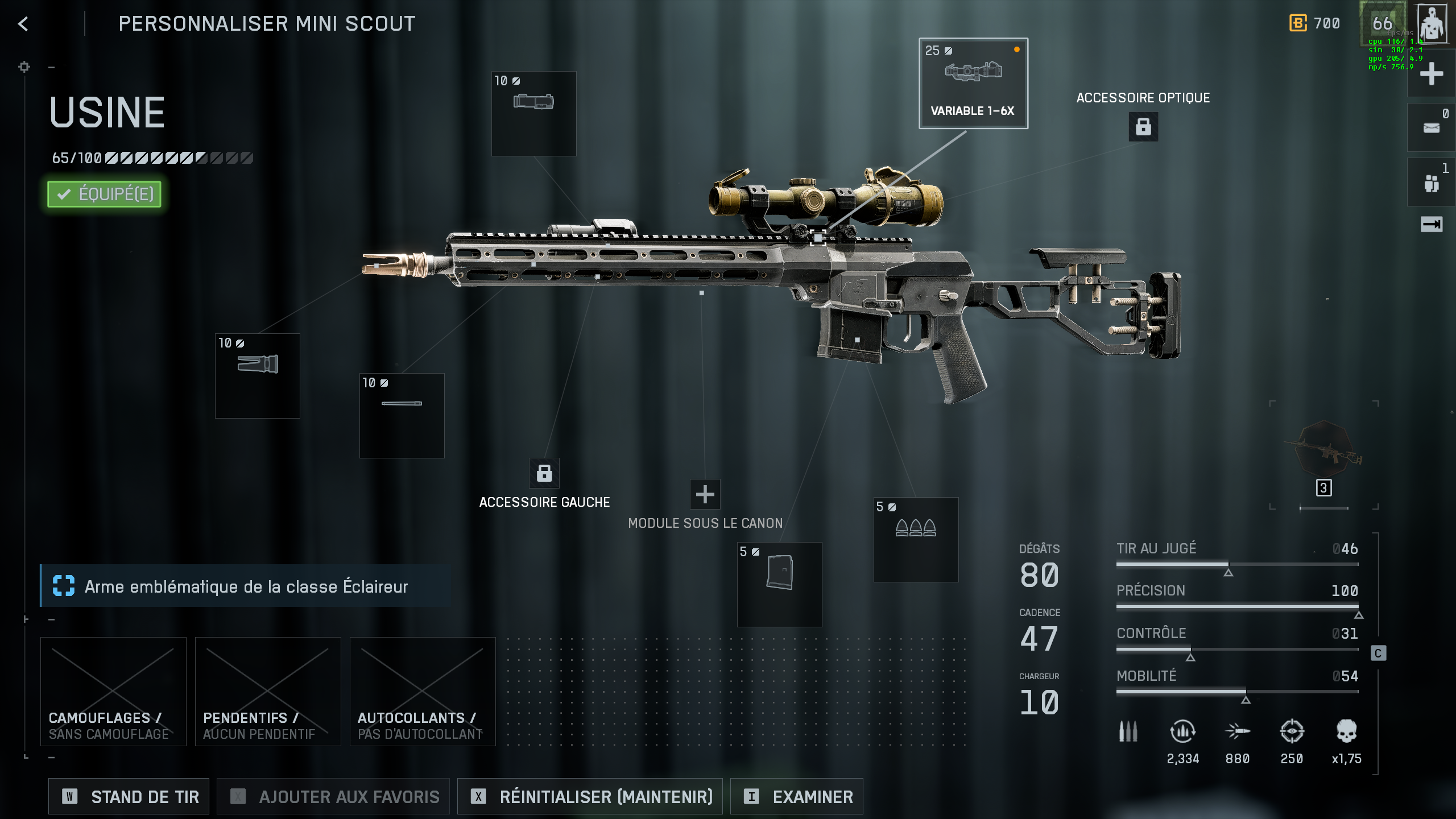Click the locked Accessoire Optique slot
Viewport: 1456px width, 819px height.
pyautogui.click(x=1143, y=126)
